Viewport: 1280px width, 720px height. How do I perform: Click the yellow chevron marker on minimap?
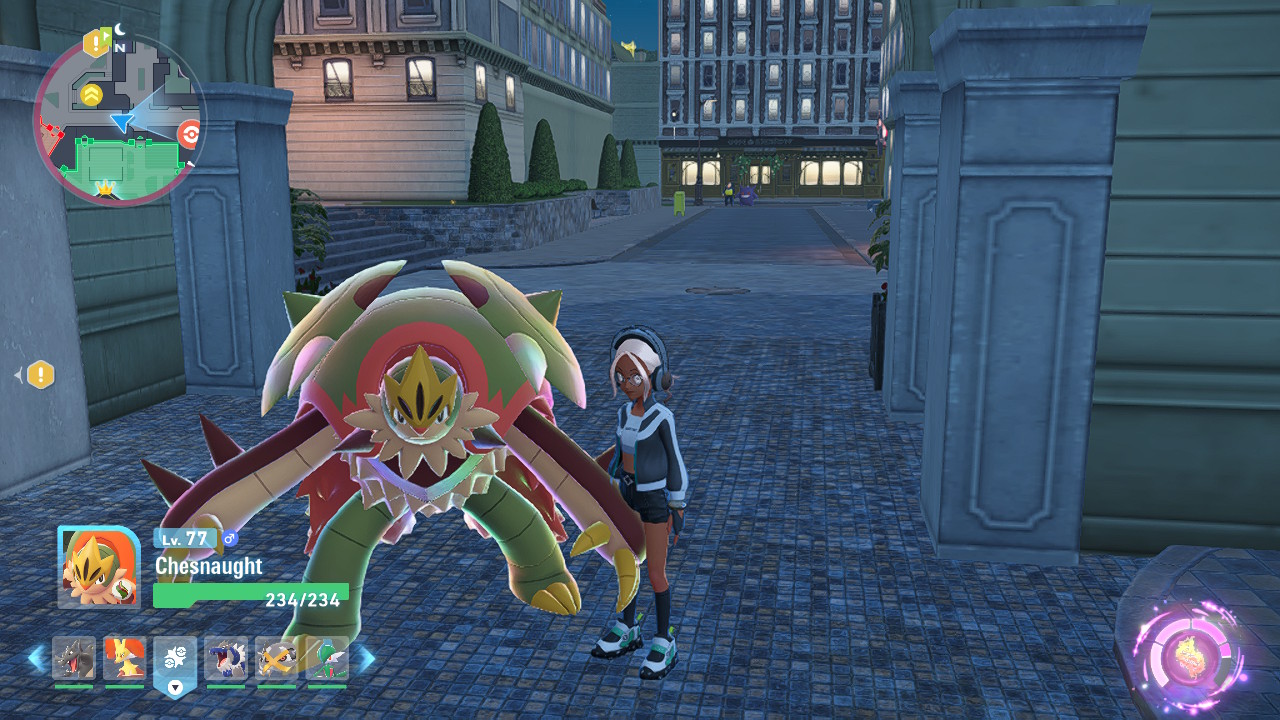pyautogui.click(x=91, y=95)
